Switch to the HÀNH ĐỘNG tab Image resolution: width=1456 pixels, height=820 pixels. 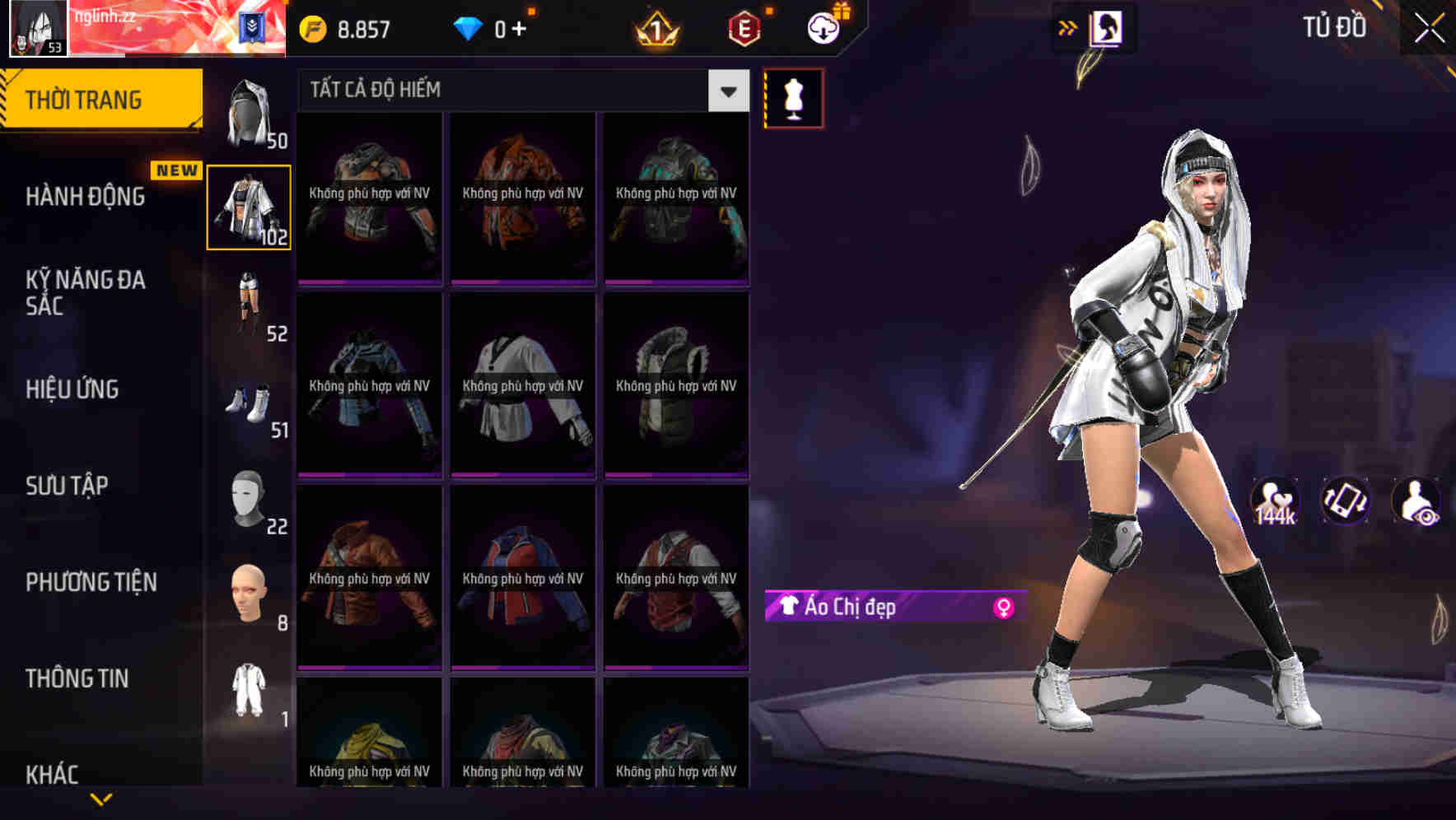(85, 197)
